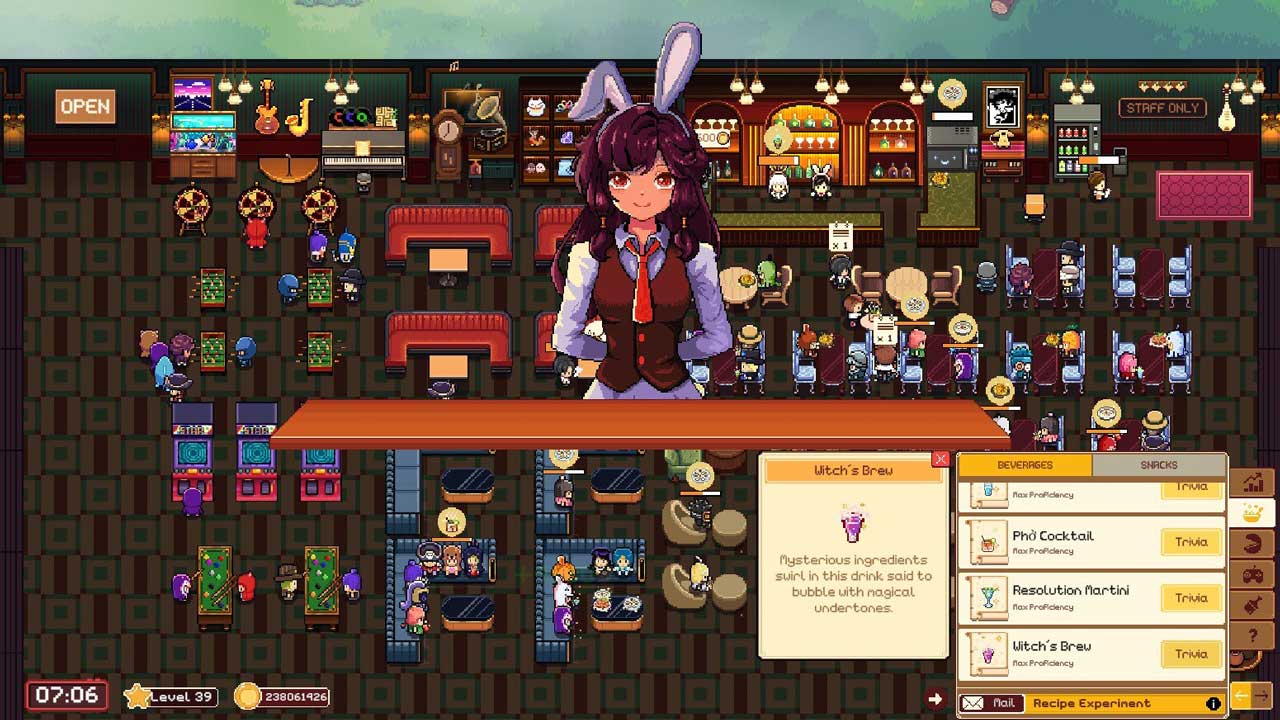Open the game controller side tab
This screenshot has width=1280, height=720.
(1252, 575)
